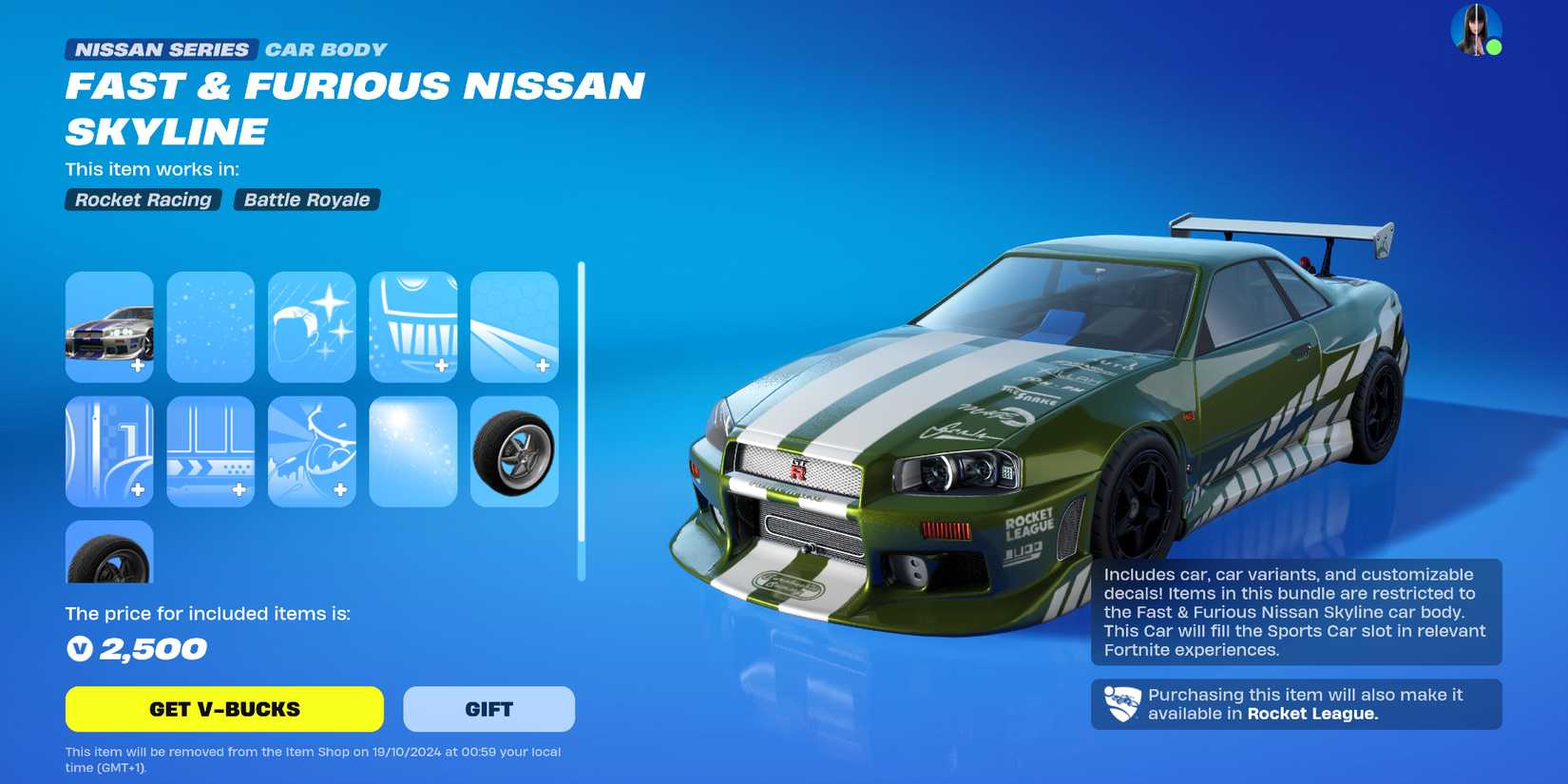
Task: Open the chrome wheel item icon
Action: 515,452
